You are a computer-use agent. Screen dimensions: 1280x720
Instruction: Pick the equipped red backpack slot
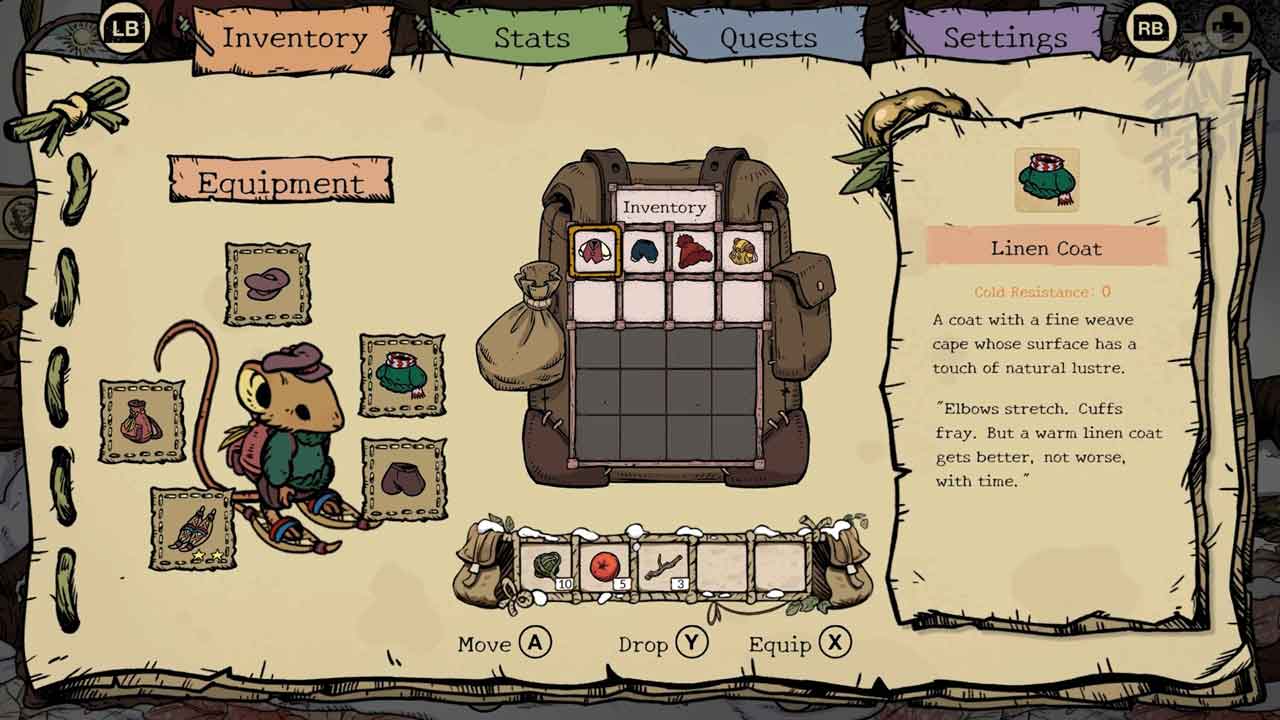(x=142, y=421)
